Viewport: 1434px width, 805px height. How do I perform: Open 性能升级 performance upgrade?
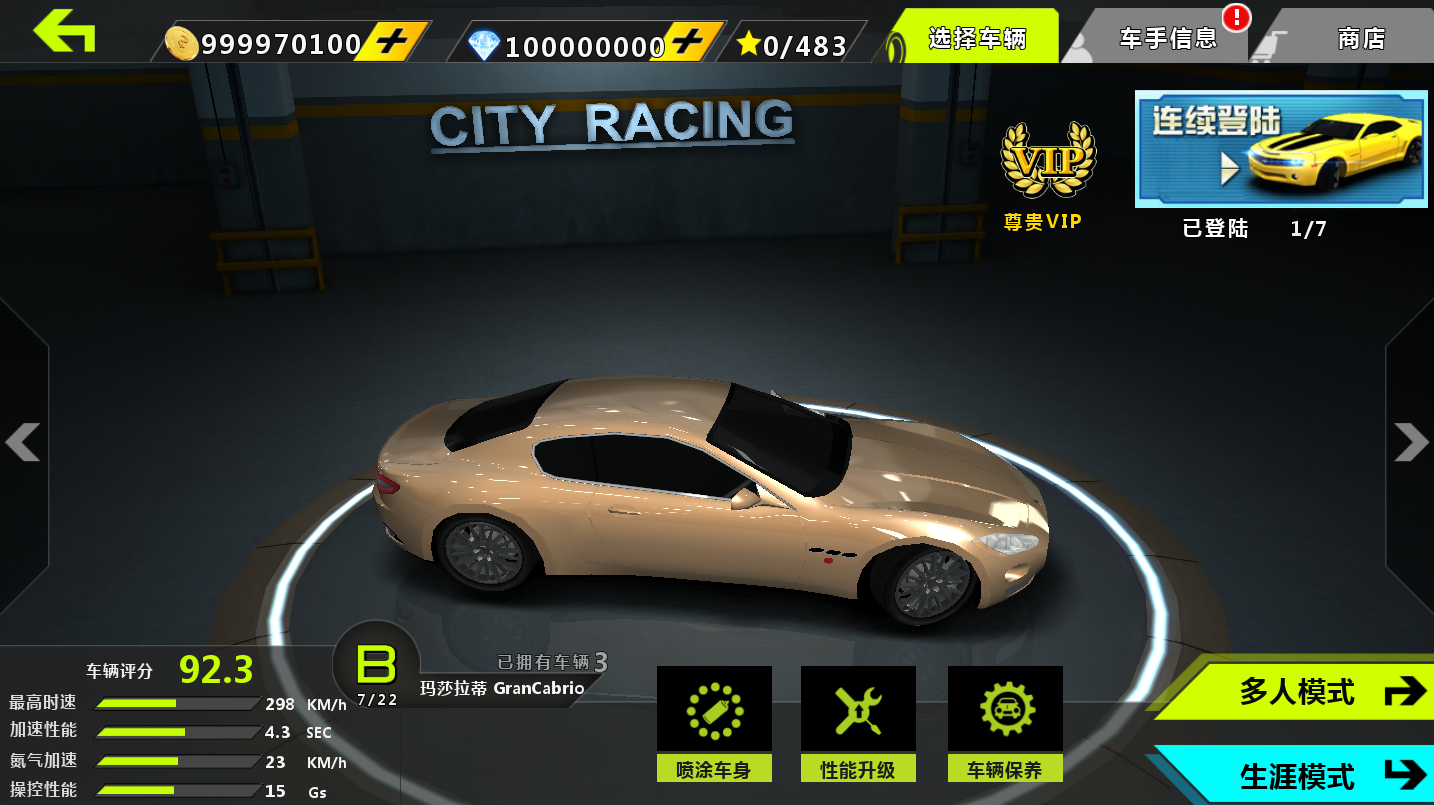(858, 723)
